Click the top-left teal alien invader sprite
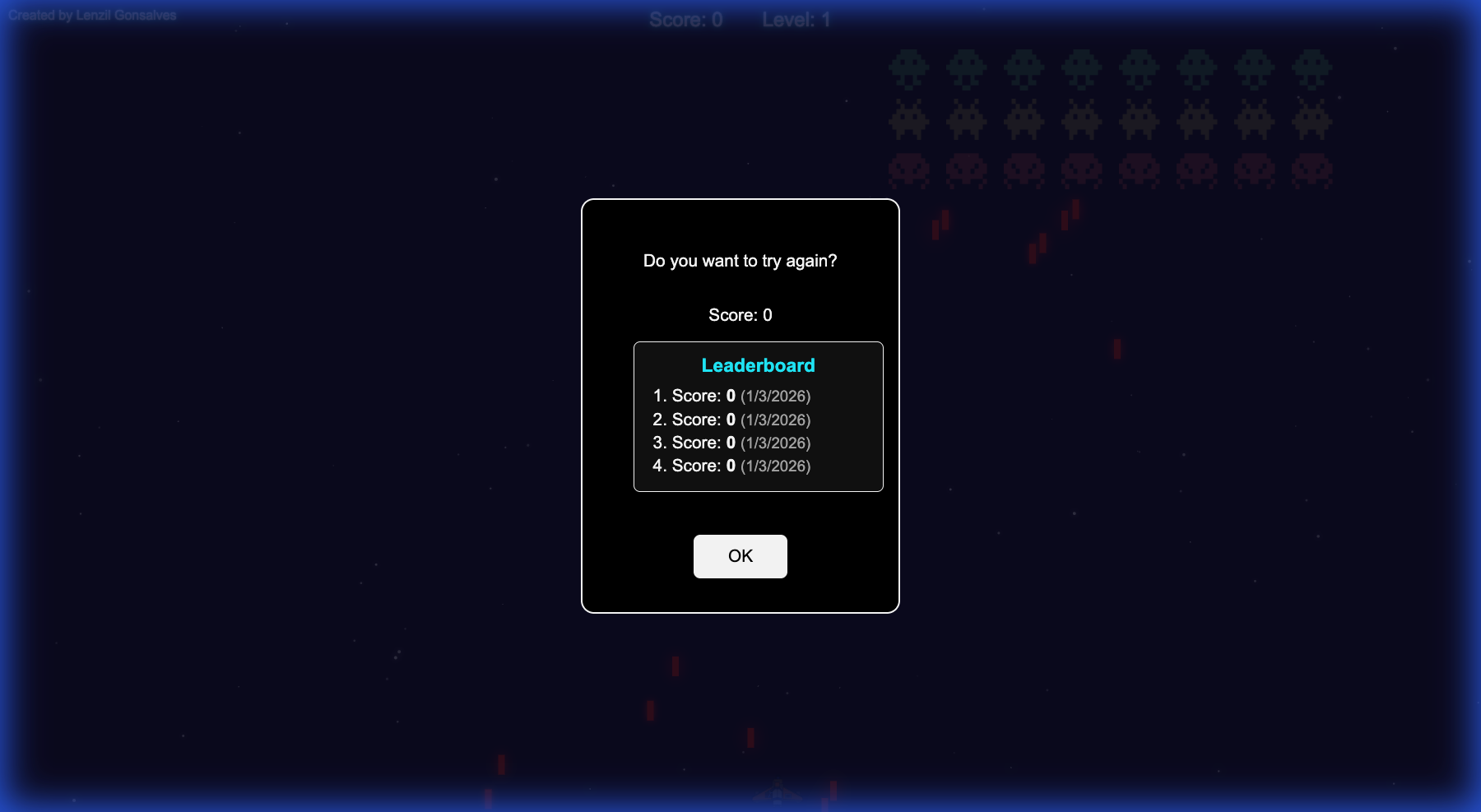Viewport: 1481px width, 812px height. [x=910, y=67]
